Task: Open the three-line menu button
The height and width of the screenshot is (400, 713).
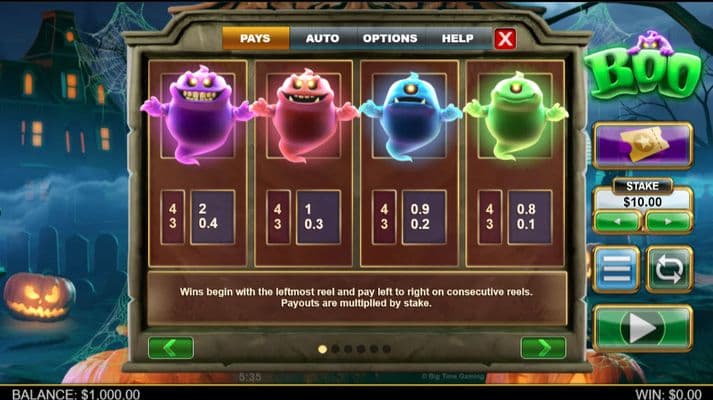Action: pos(616,269)
